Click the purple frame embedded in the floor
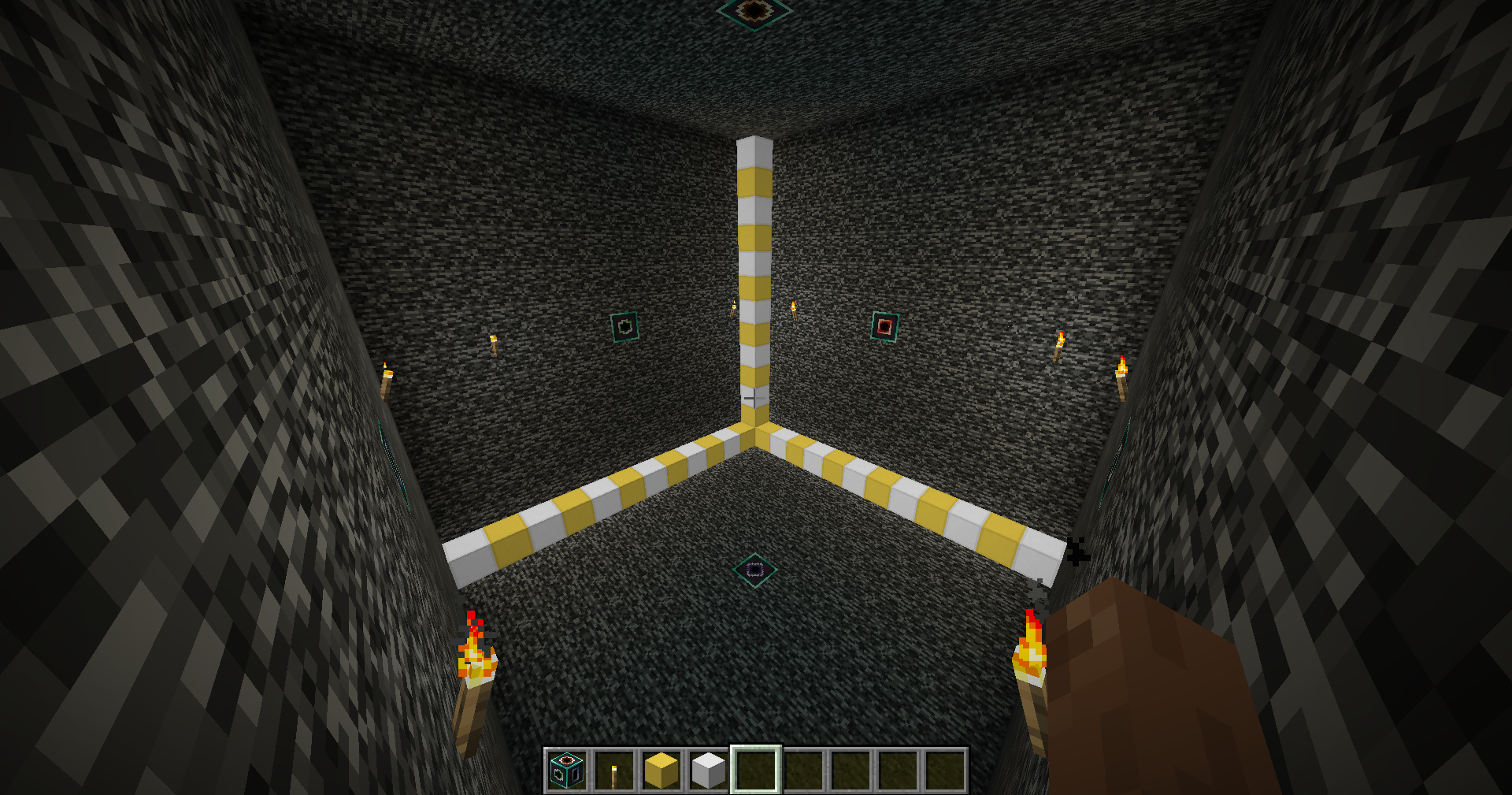The width and height of the screenshot is (1512, 795). (754, 569)
